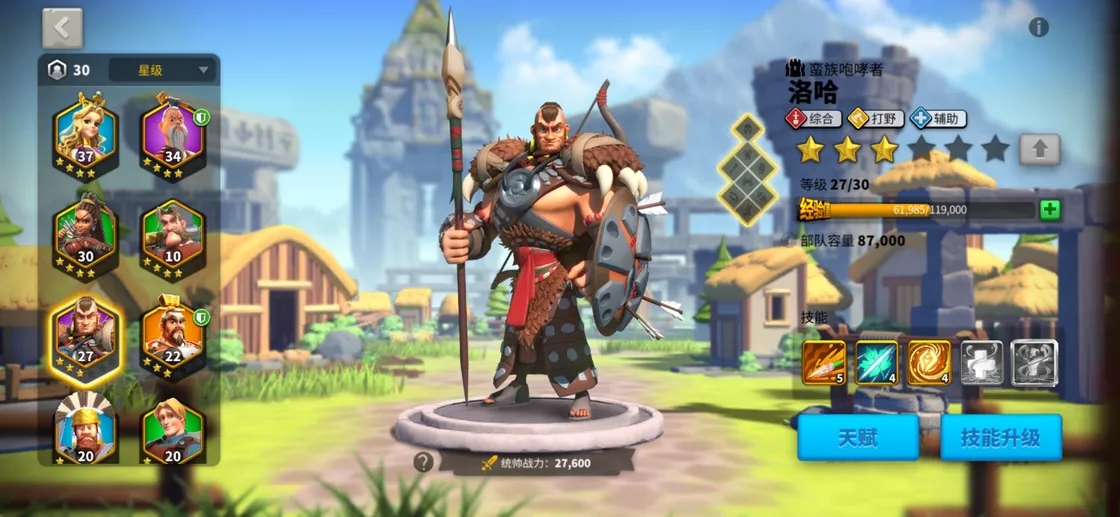
Task: Add experience with the green plus button
Action: (1050, 210)
